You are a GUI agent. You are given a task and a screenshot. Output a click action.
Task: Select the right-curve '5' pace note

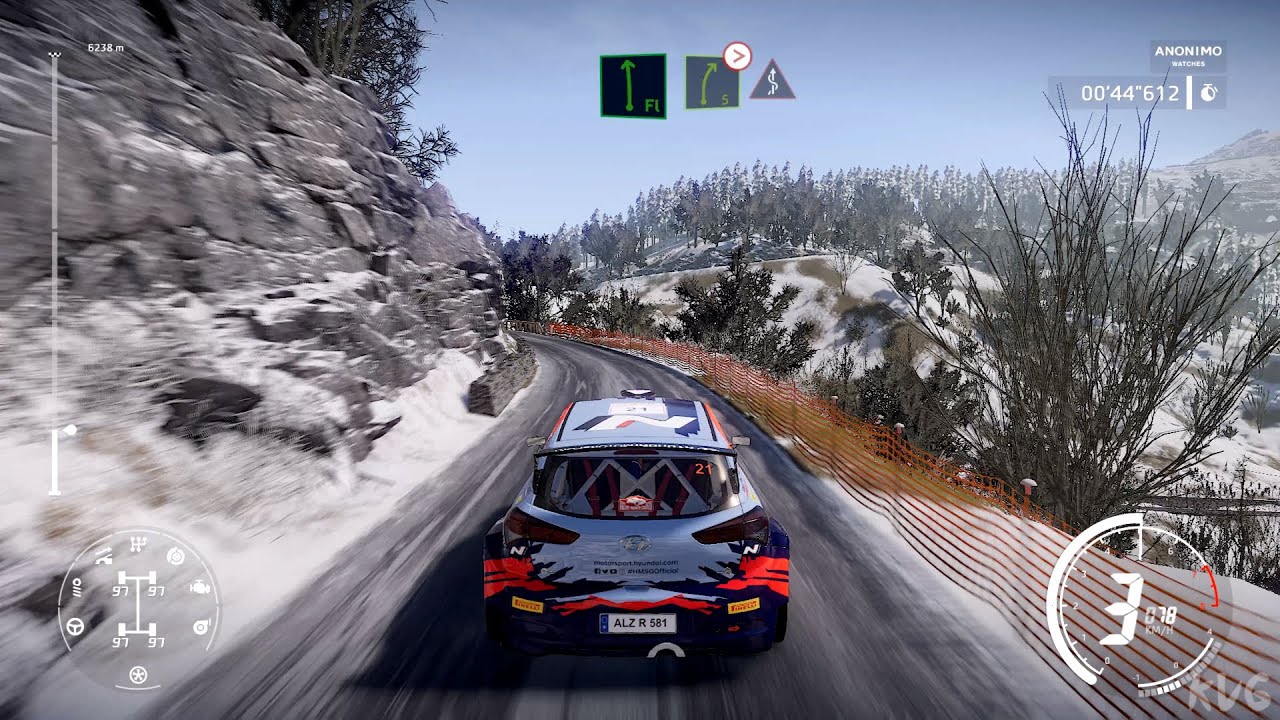[712, 83]
